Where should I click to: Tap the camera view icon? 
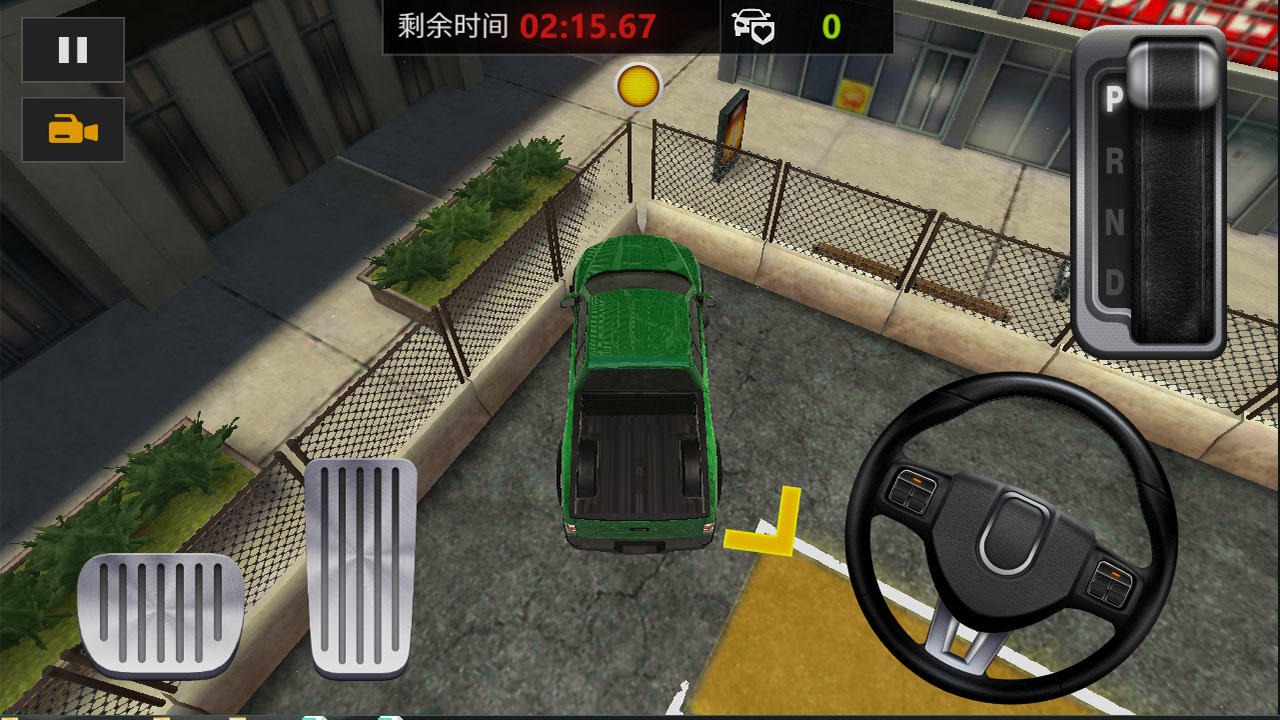pyautogui.click(x=71, y=130)
